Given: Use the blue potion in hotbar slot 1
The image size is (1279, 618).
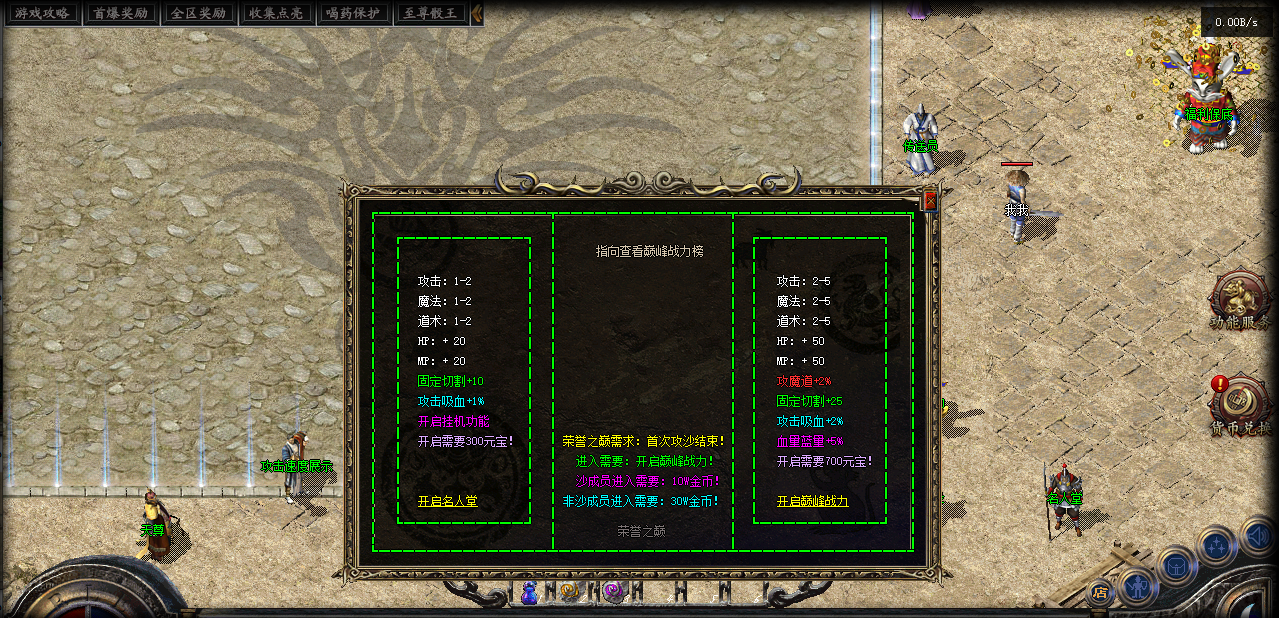Looking at the screenshot, I should click(x=531, y=593).
